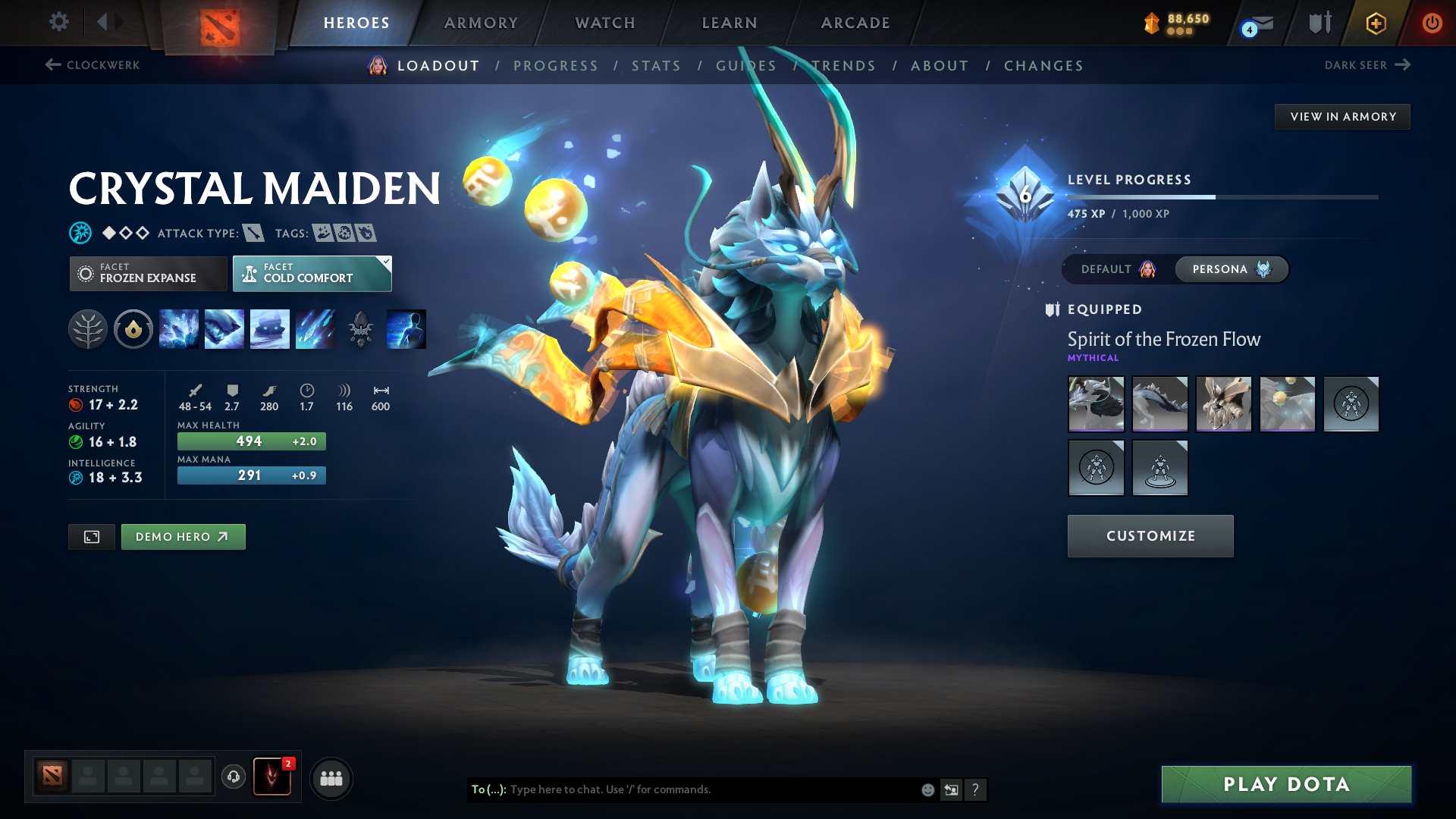Click the talent tree icon

coord(88,328)
